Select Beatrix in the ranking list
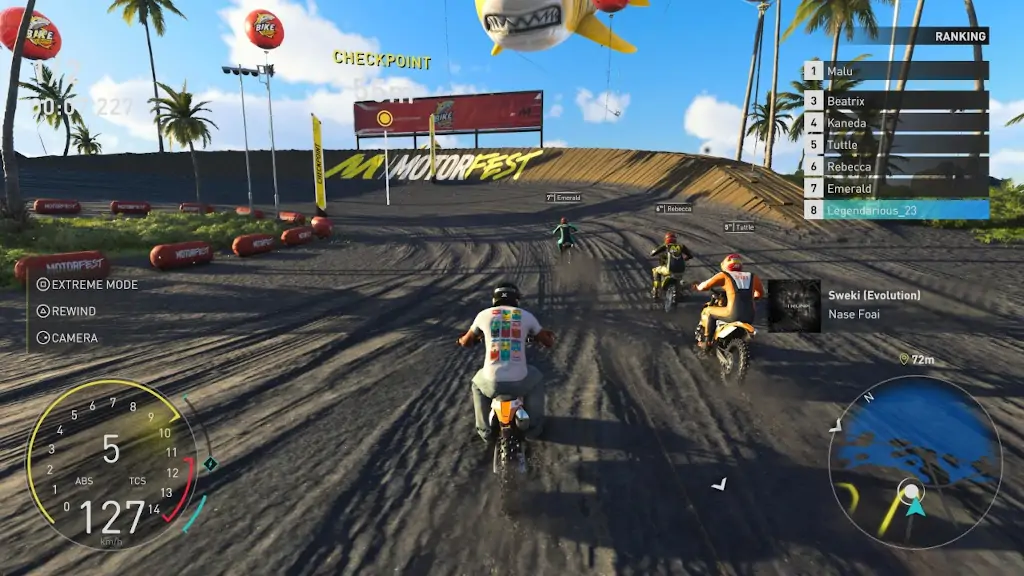Image resolution: width=1024 pixels, height=576 pixels. point(896,101)
